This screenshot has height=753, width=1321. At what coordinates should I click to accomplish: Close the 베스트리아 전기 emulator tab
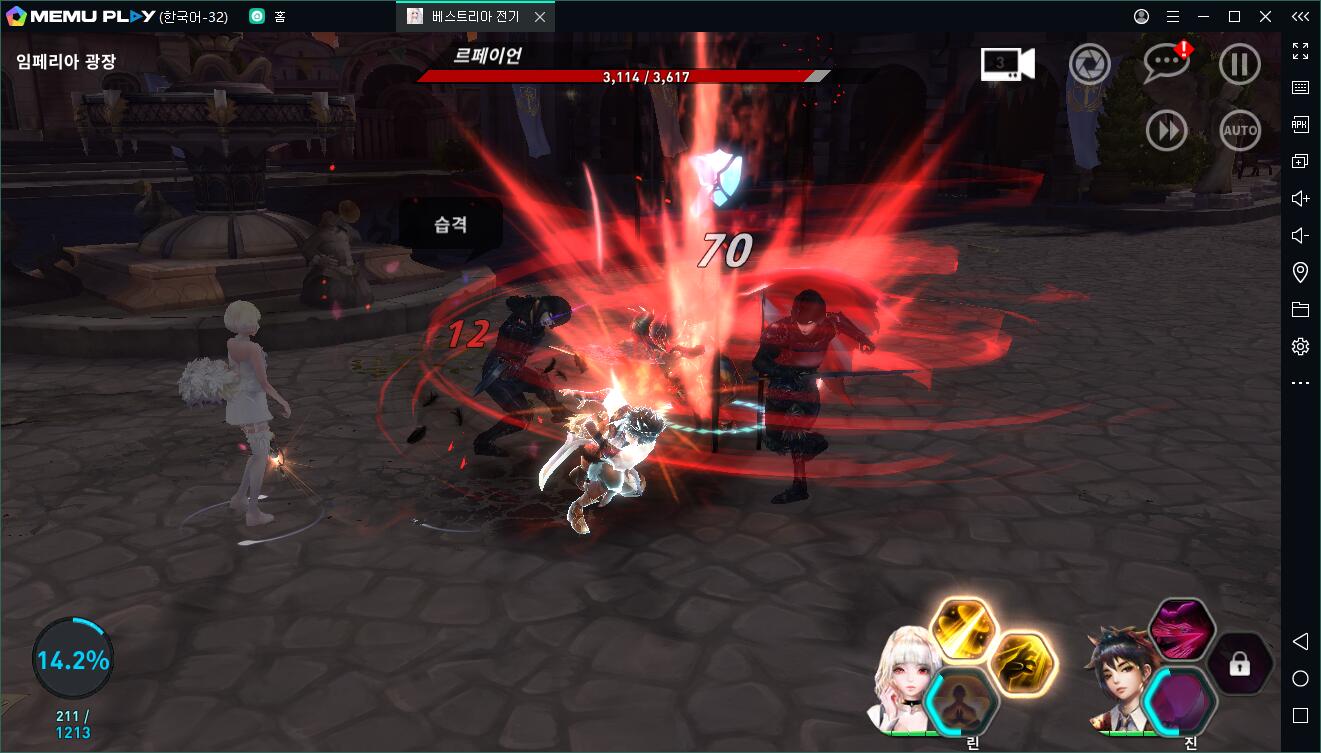[x=540, y=17]
